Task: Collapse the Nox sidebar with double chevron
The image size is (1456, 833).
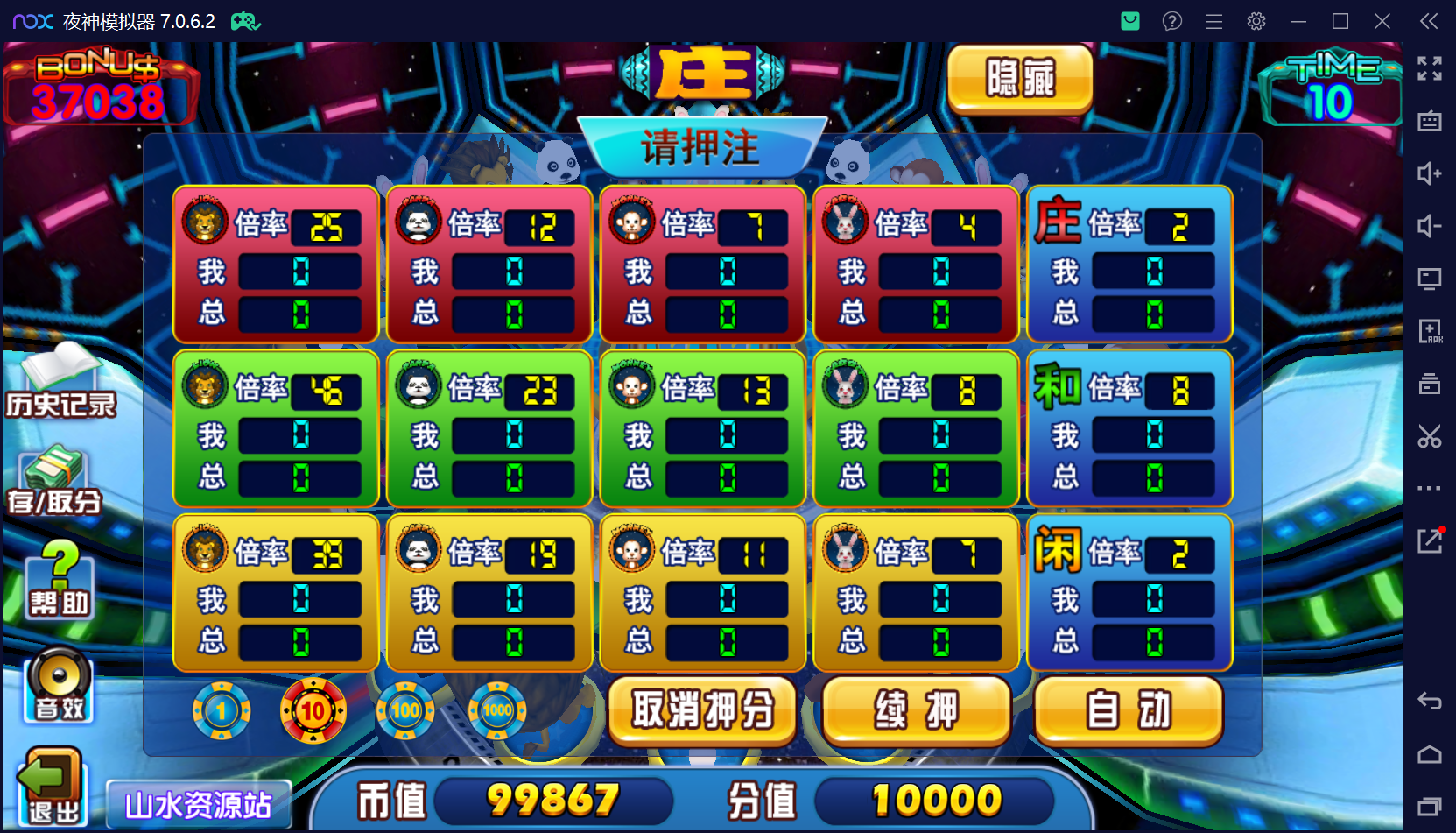Action: (1431, 21)
